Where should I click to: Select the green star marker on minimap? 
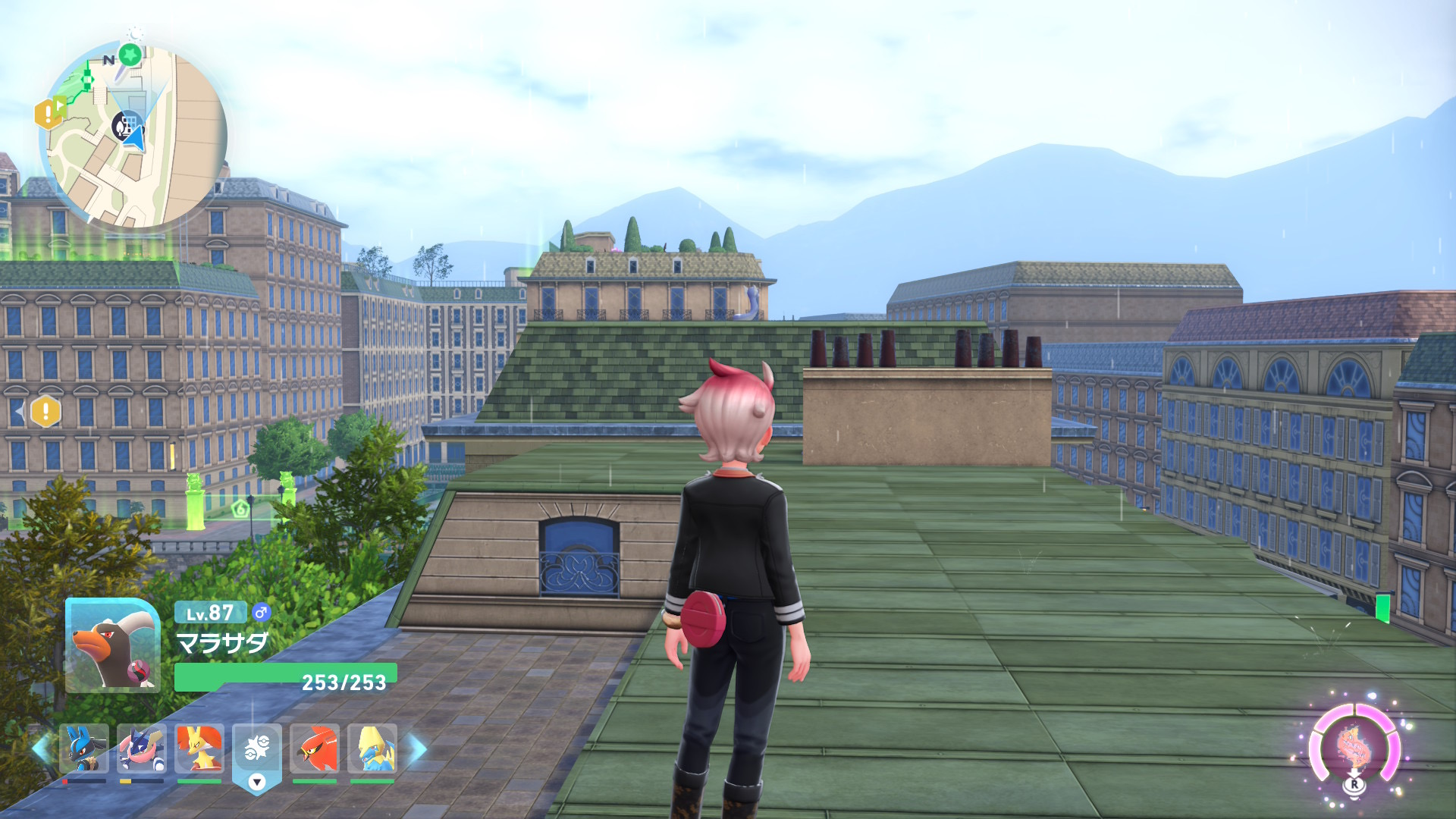pyautogui.click(x=130, y=55)
